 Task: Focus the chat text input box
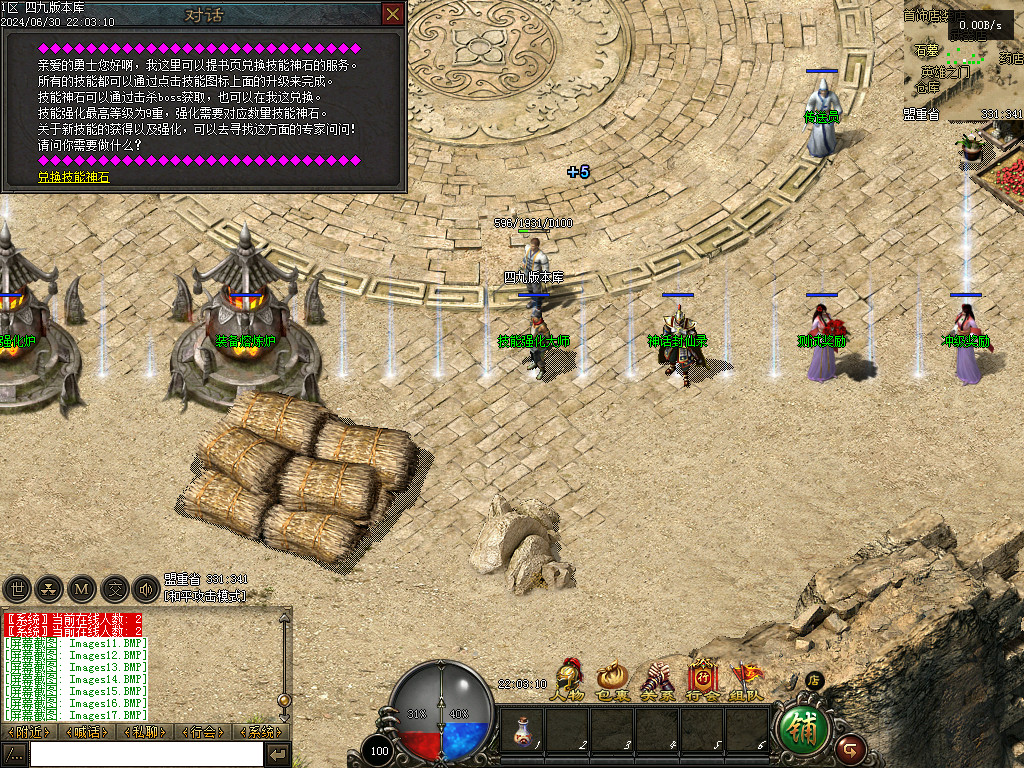click(x=146, y=754)
